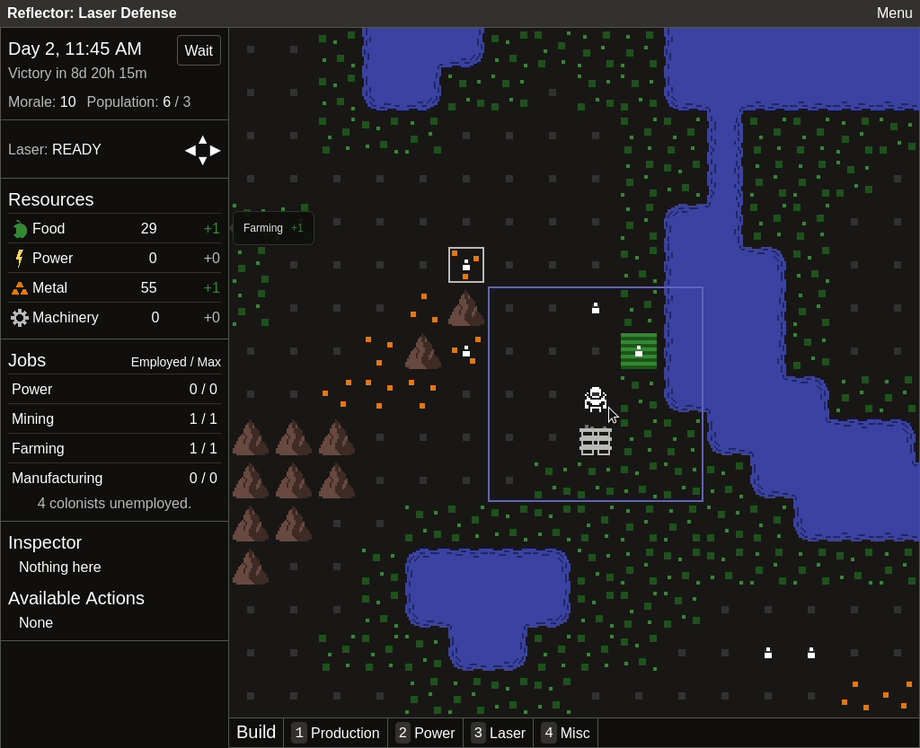Viewport: 920px width, 748px height.
Task: Aim laser with the down arrow
Action: 203,161
